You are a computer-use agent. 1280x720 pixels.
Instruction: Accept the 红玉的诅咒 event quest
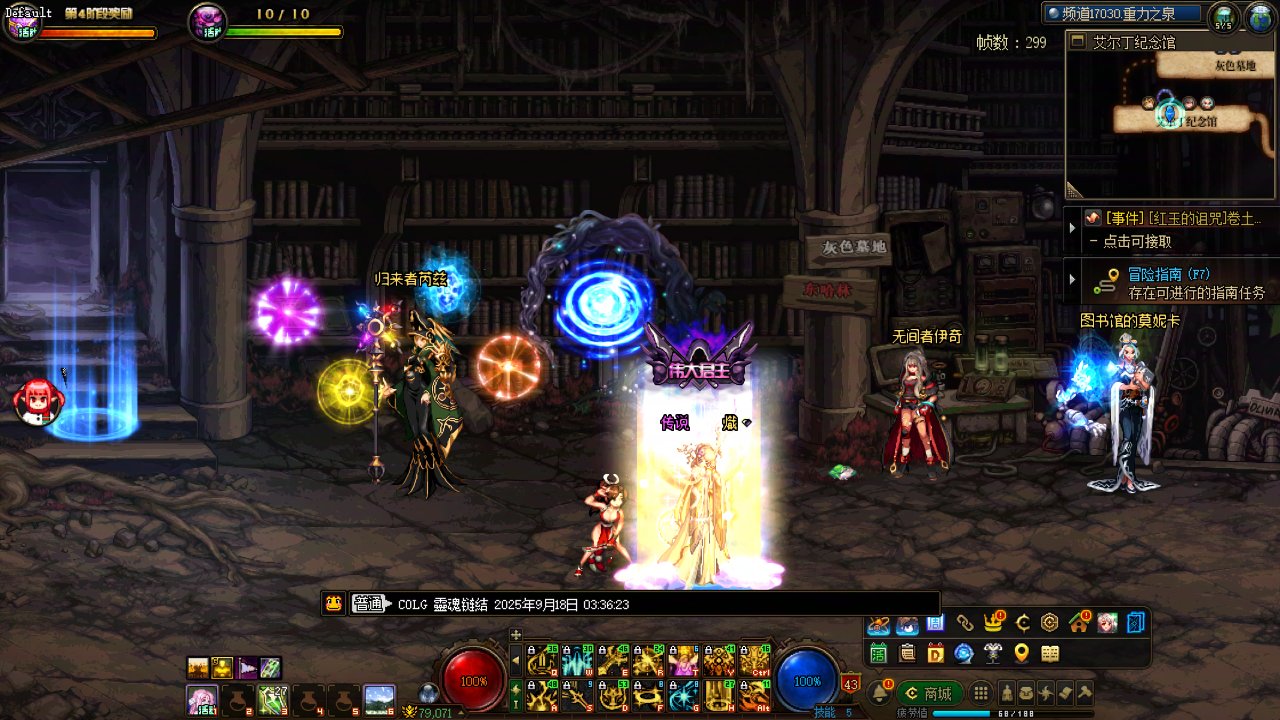(1182, 218)
